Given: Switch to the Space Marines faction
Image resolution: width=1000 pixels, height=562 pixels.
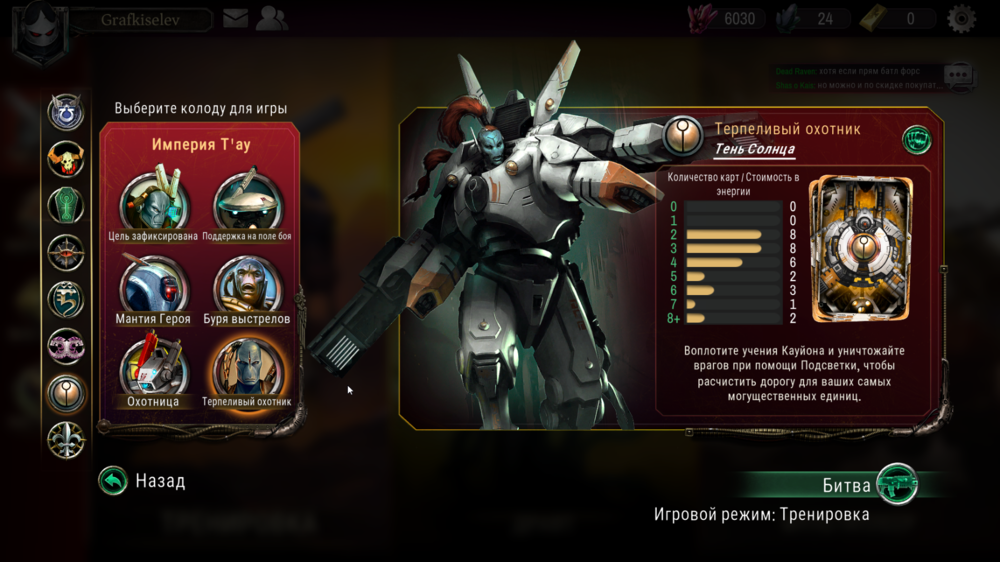Looking at the screenshot, I should tap(66, 111).
